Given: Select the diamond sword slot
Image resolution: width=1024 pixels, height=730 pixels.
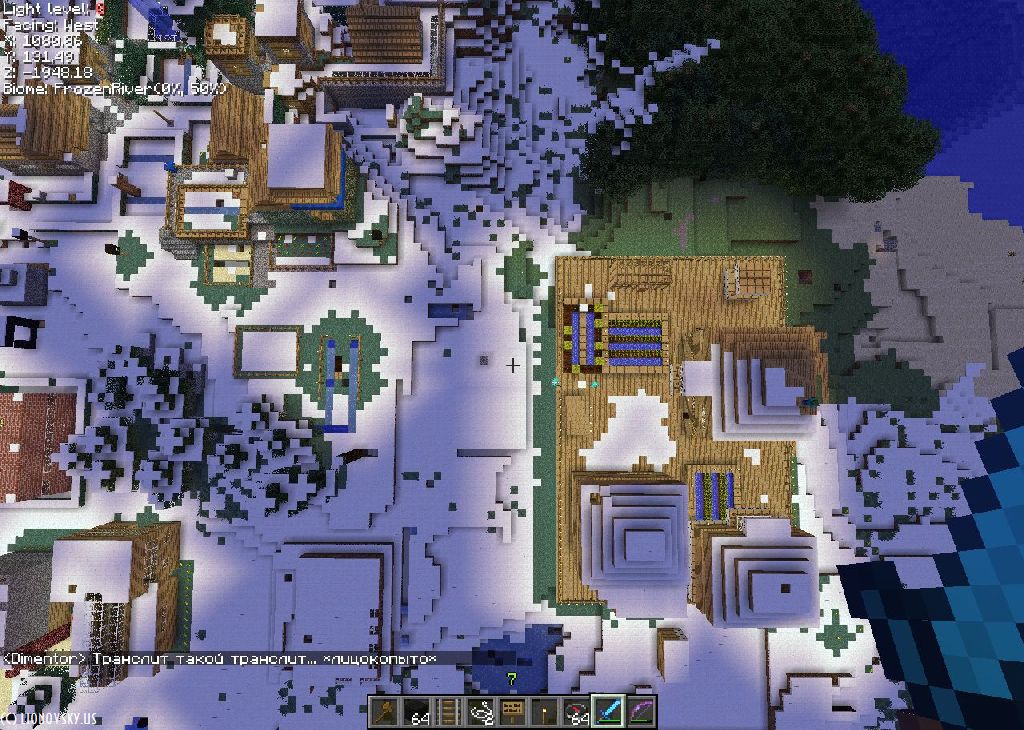Looking at the screenshot, I should (608, 712).
